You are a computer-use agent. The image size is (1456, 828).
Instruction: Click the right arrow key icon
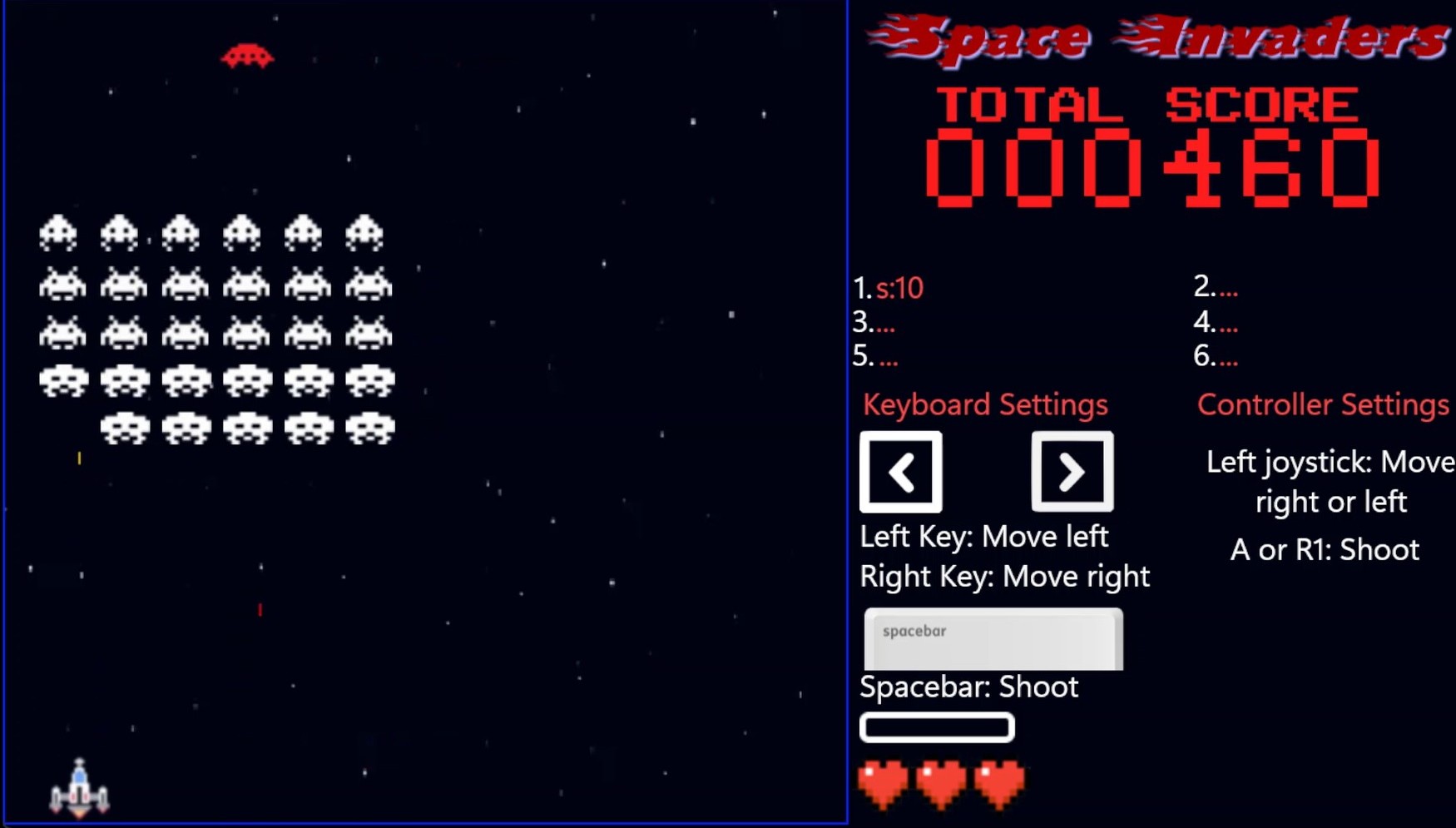(x=1072, y=471)
